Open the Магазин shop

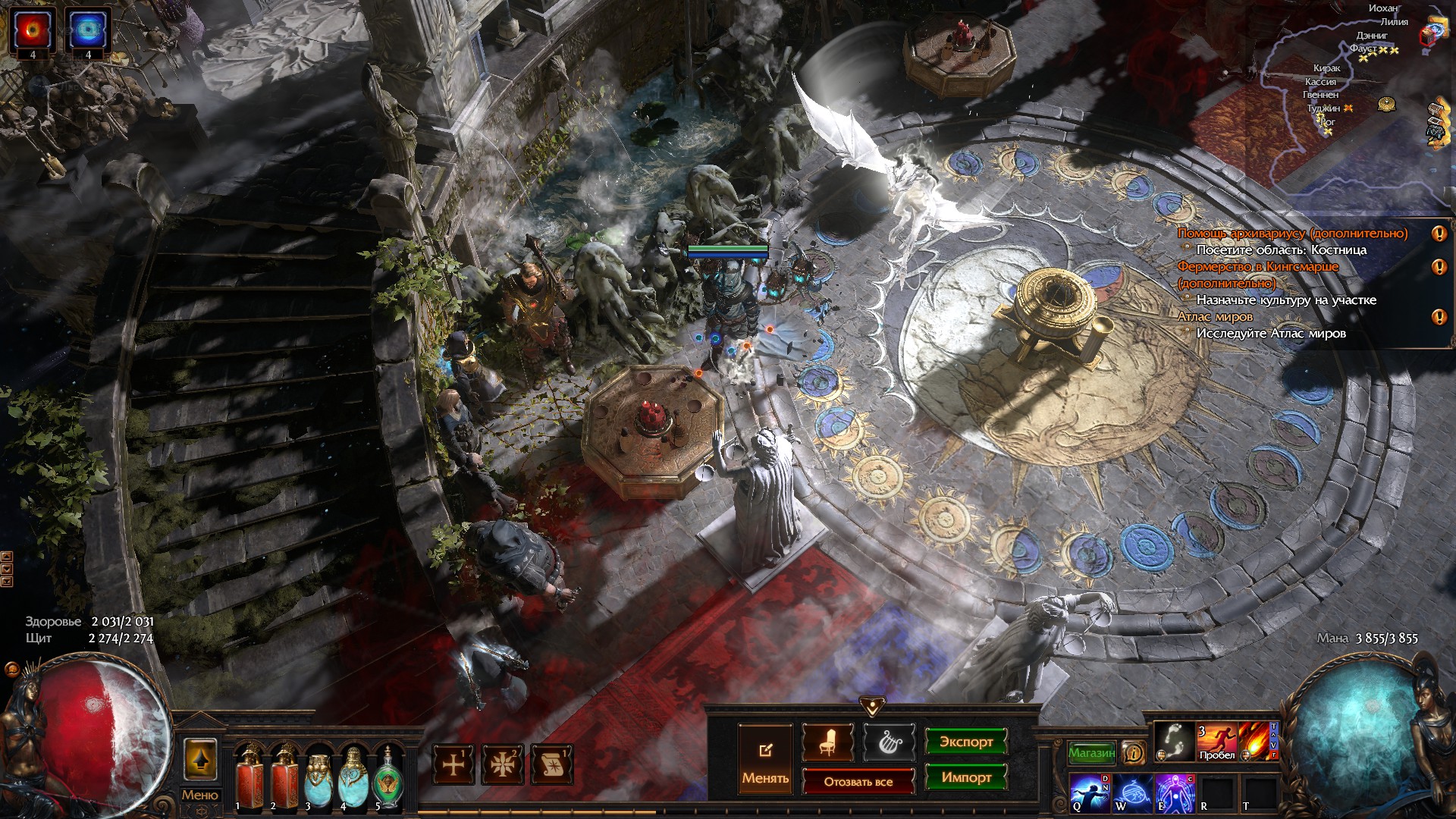[1091, 753]
